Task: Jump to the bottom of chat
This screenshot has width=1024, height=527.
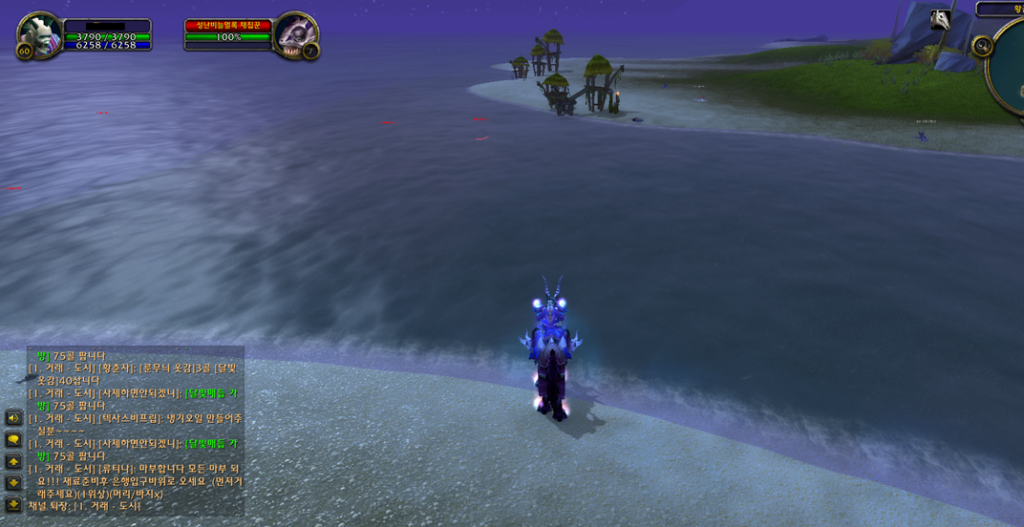Action: (x=14, y=505)
